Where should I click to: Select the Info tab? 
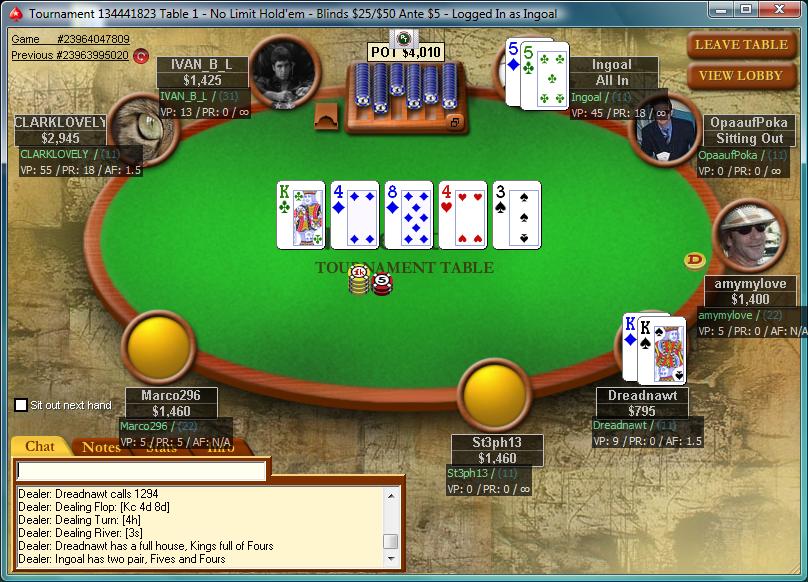point(221,447)
